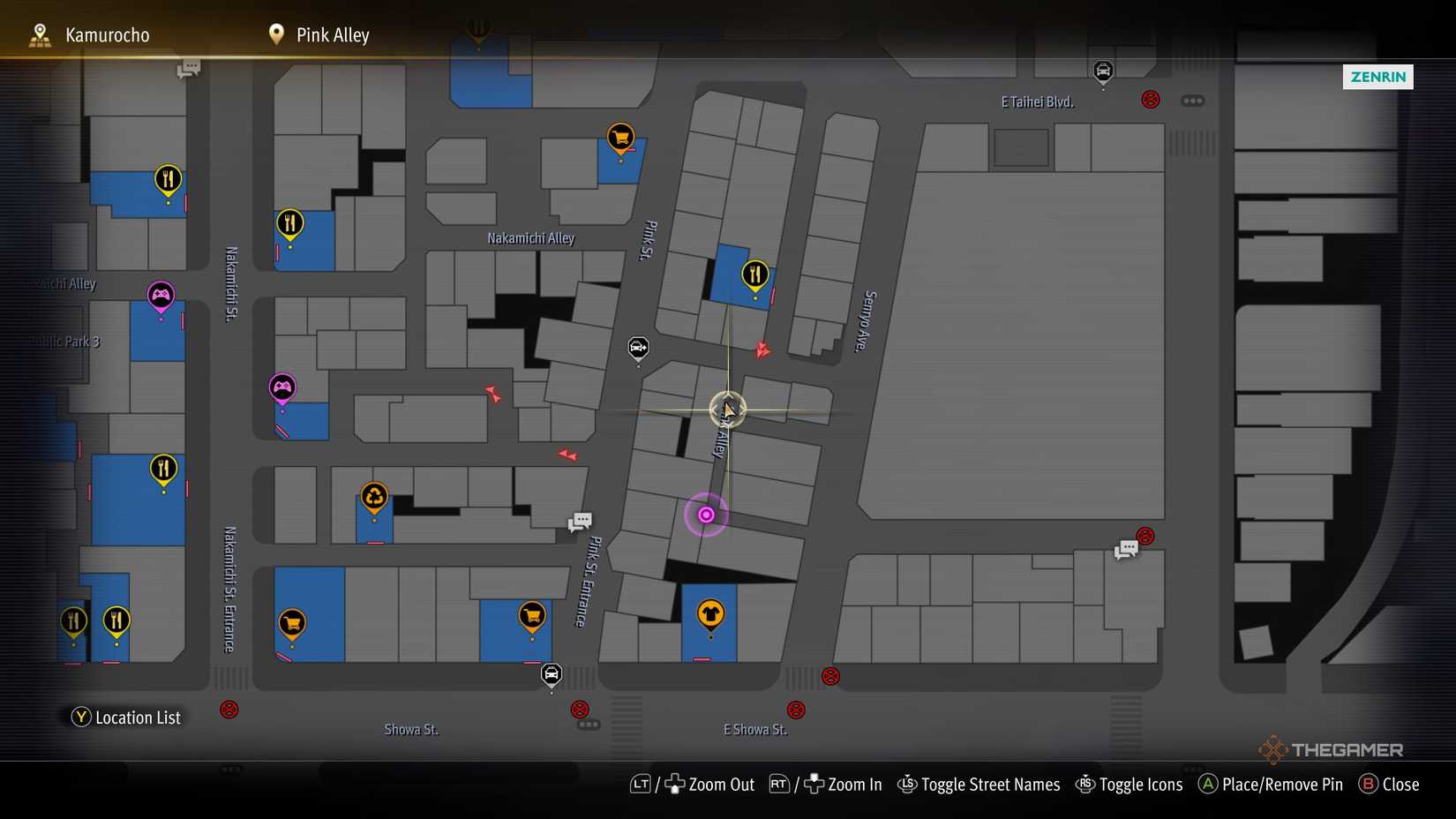Open the Location List
Image resolution: width=1456 pixels, height=819 pixels.
tap(126, 717)
